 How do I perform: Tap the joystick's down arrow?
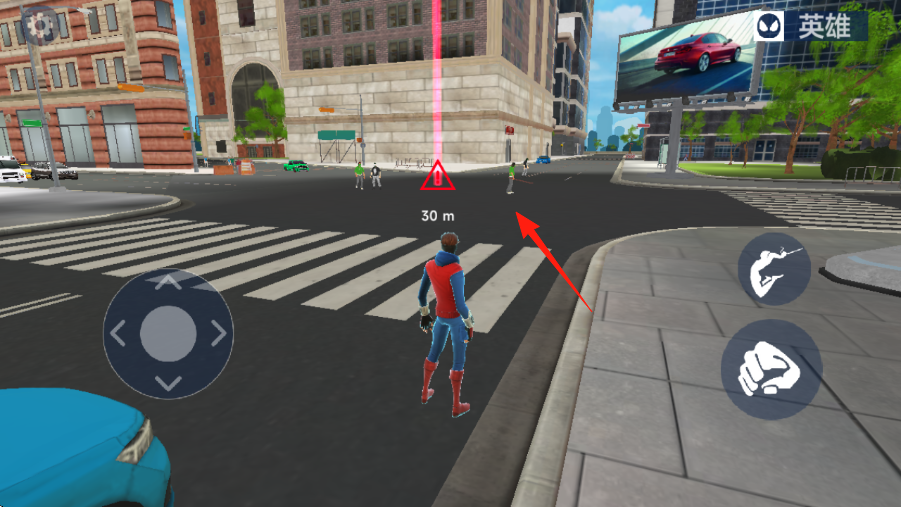coord(168,383)
